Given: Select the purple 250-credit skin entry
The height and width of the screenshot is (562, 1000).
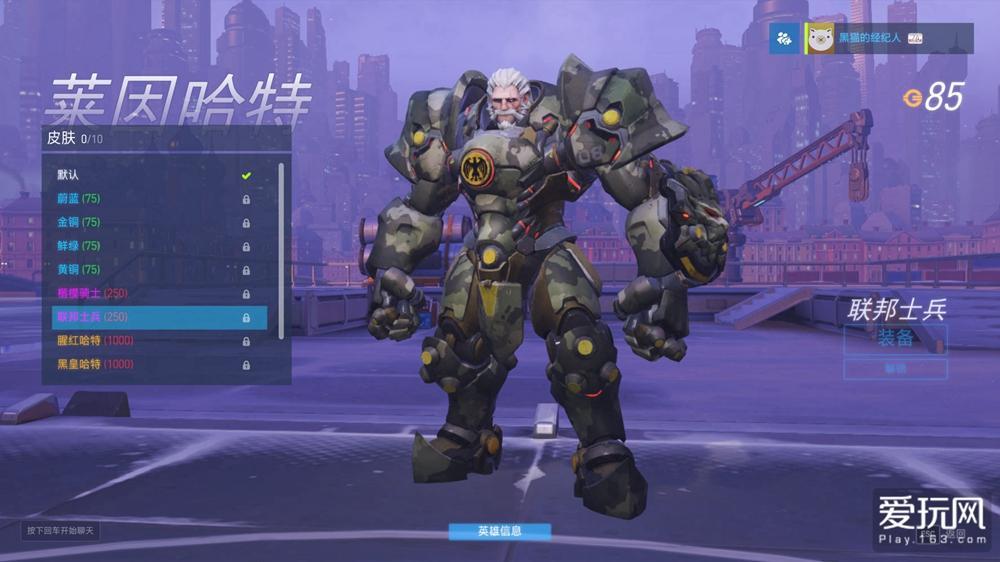Looking at the screenshot, I should tap(155, 293).
